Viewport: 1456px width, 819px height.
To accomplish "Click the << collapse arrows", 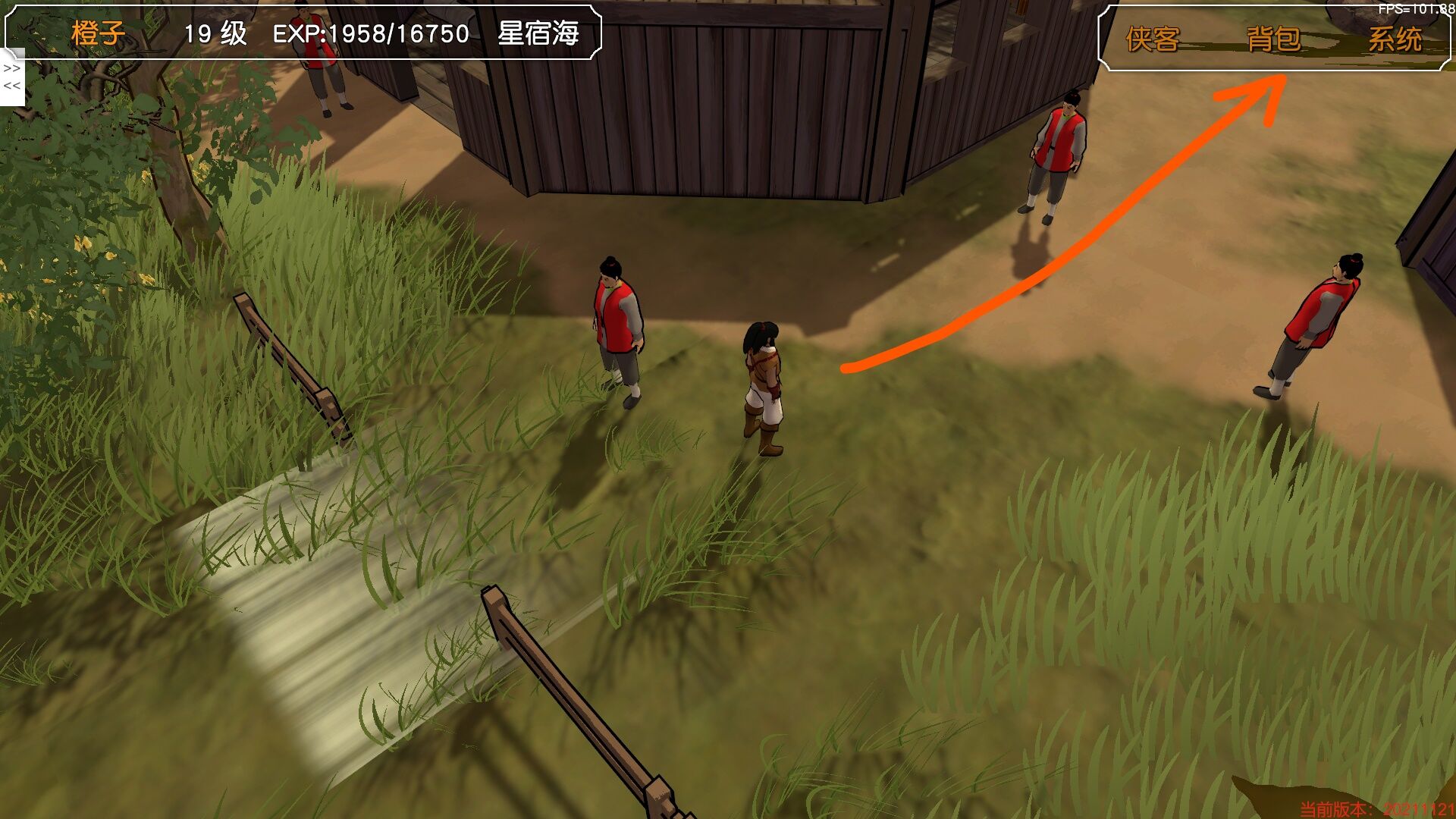I will click(12, 86).
